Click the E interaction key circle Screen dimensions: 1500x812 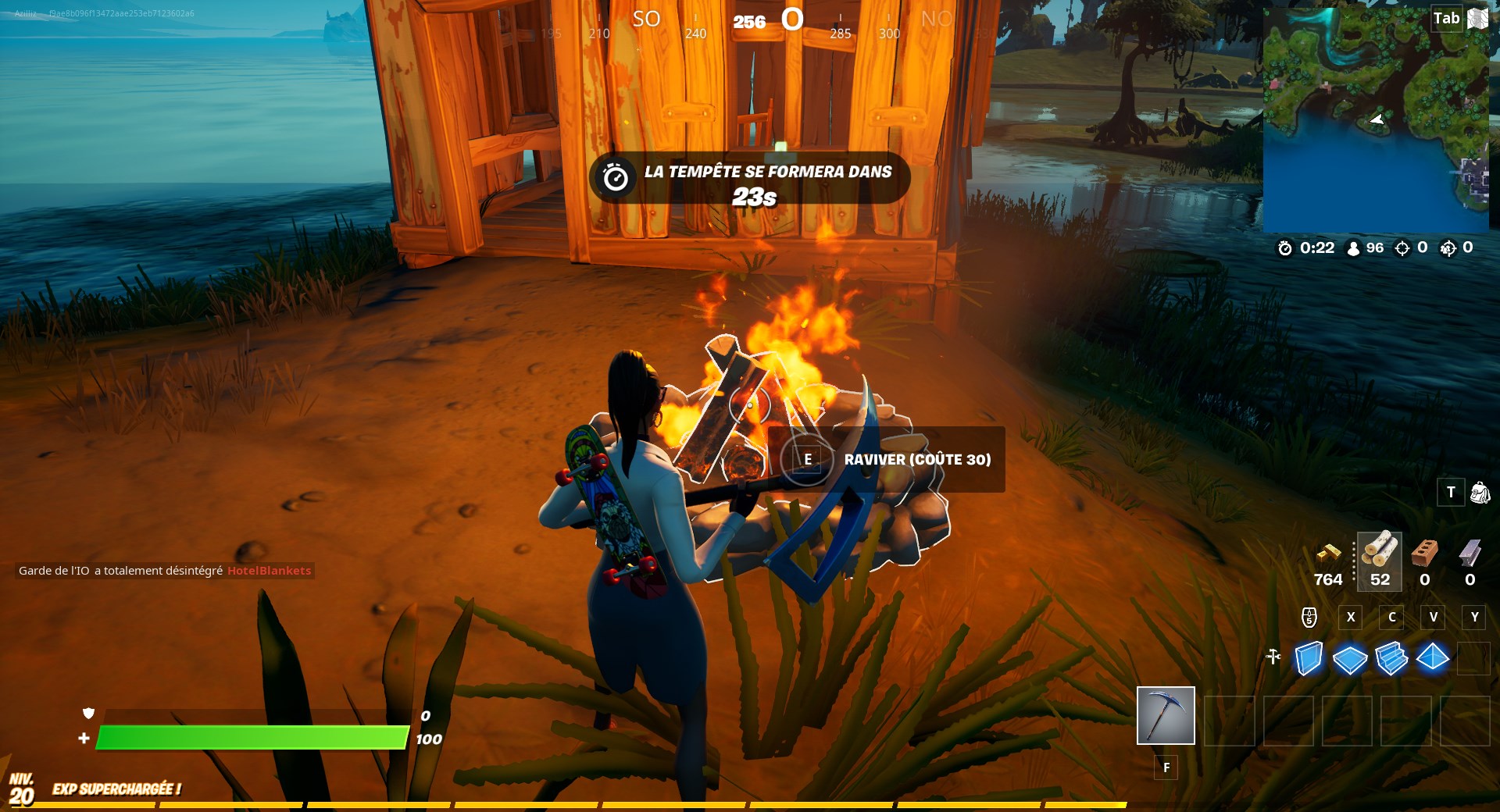point(809,461)
